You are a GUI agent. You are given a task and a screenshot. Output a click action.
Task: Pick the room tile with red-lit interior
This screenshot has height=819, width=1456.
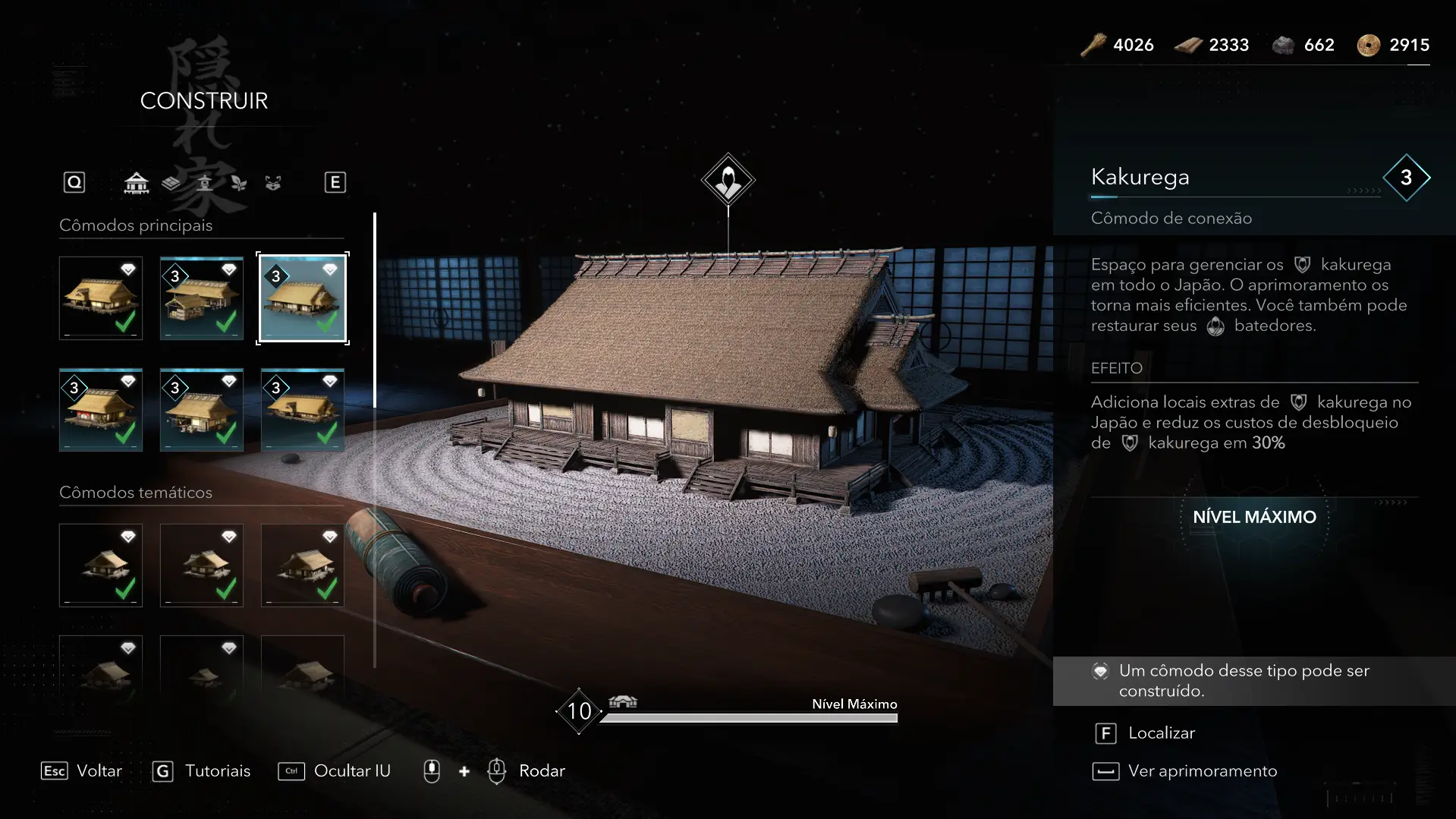click(101, 410)
